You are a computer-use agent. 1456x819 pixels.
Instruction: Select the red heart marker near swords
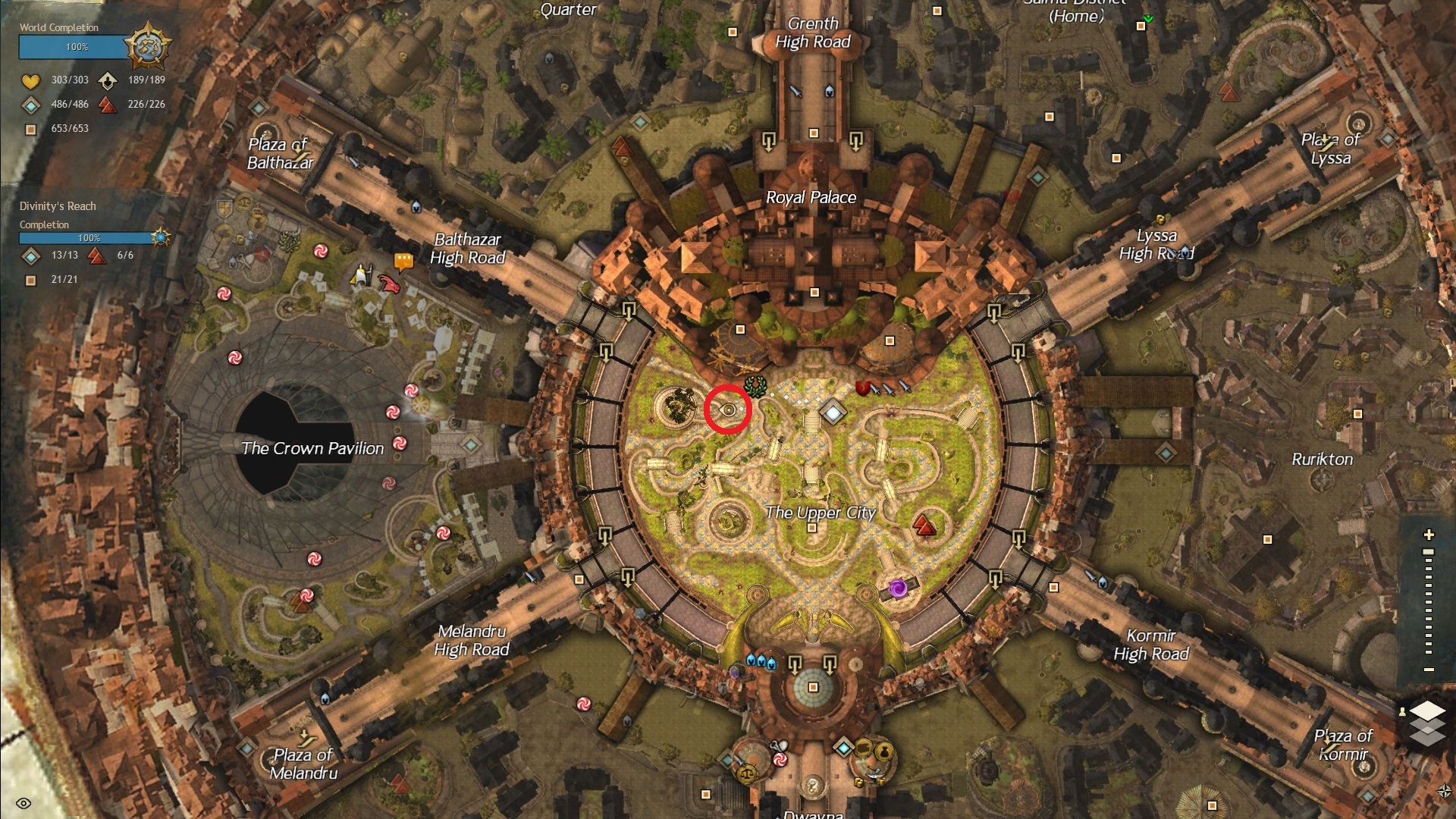(x=862, y=388)
